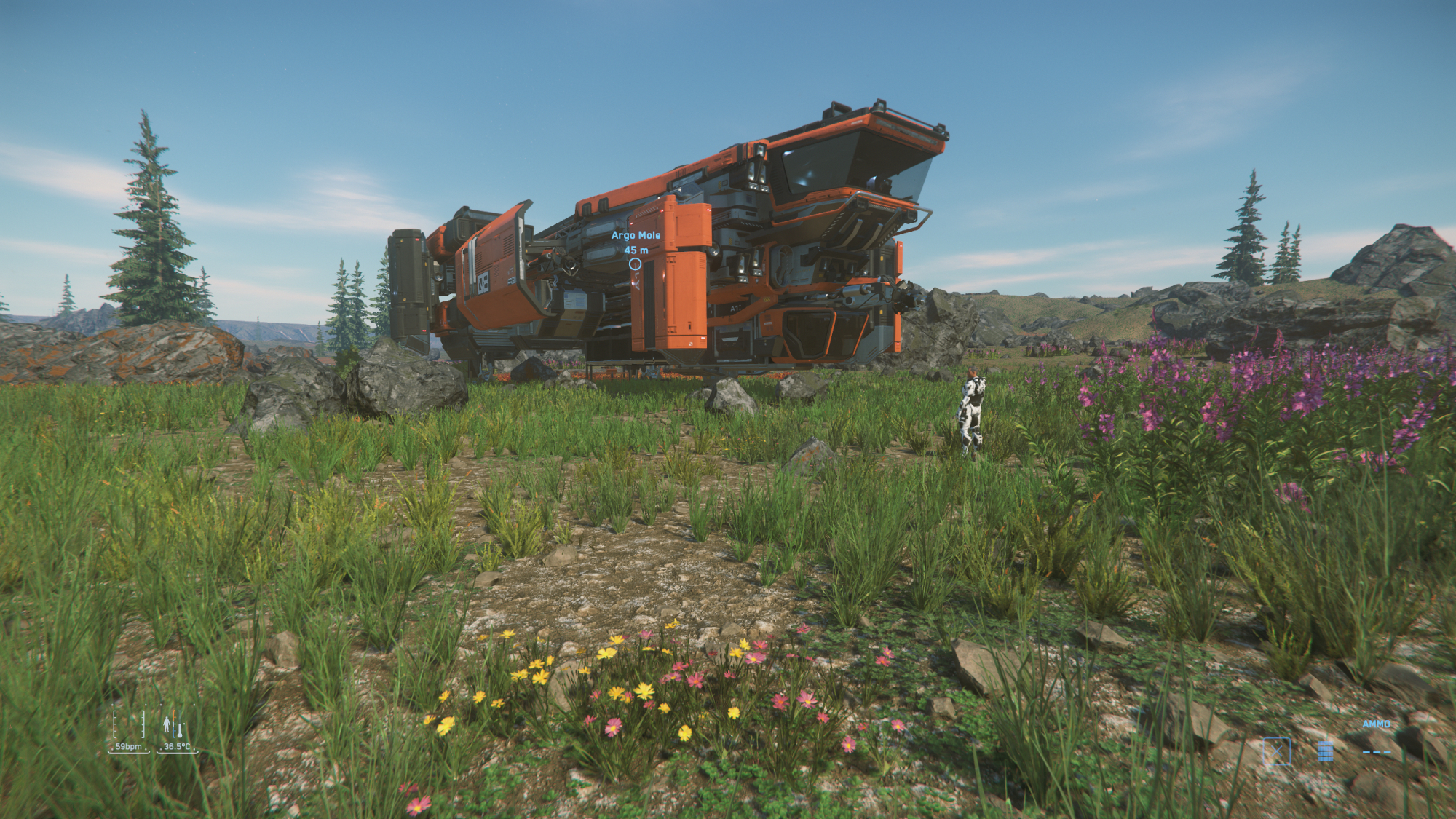Screen dimensions: 1456x819
Task: Select the stacked magazine icon
Action: (x=1325, y=751)
